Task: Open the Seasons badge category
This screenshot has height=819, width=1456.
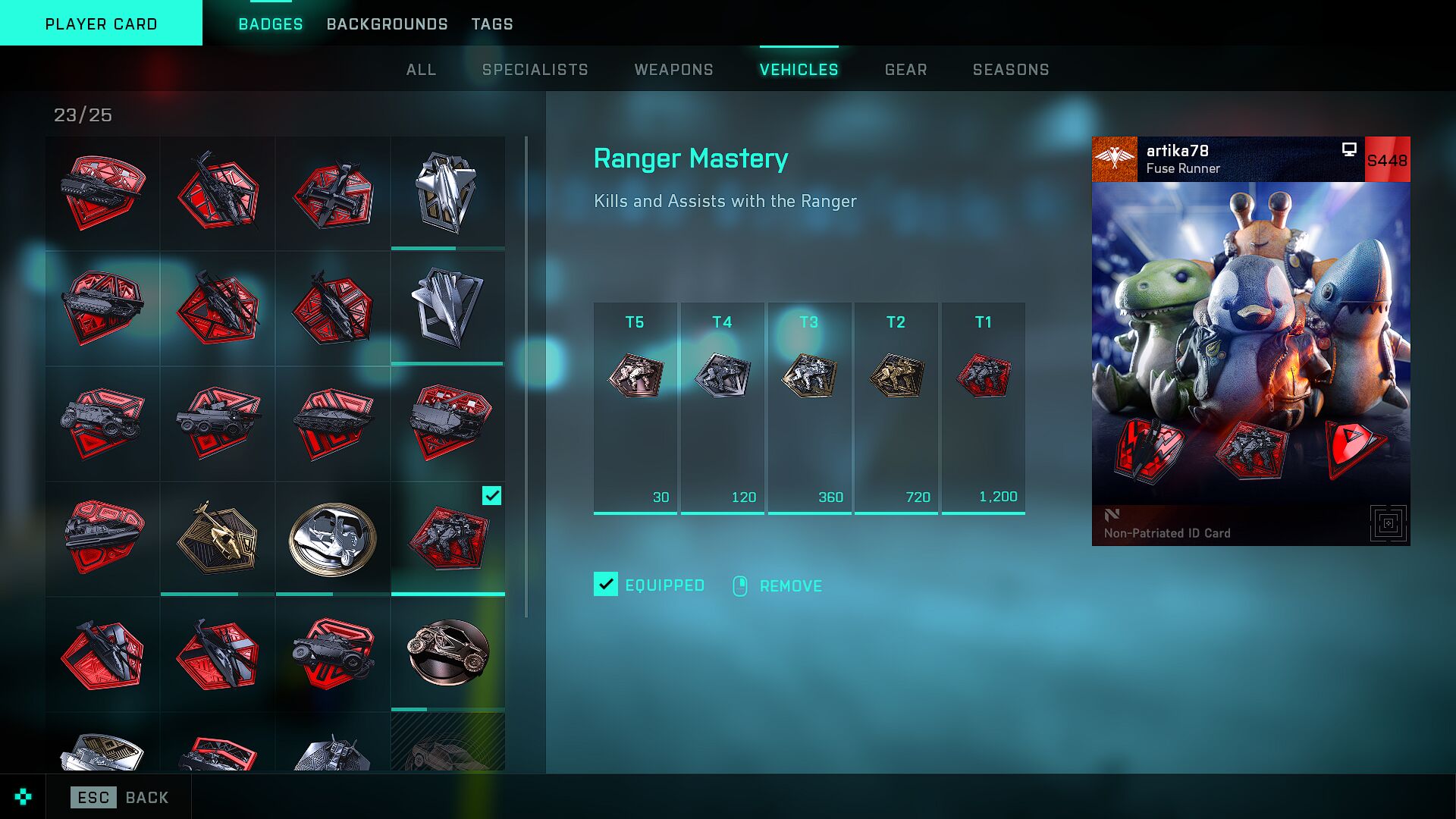Action: click(x=1011, y=70)
